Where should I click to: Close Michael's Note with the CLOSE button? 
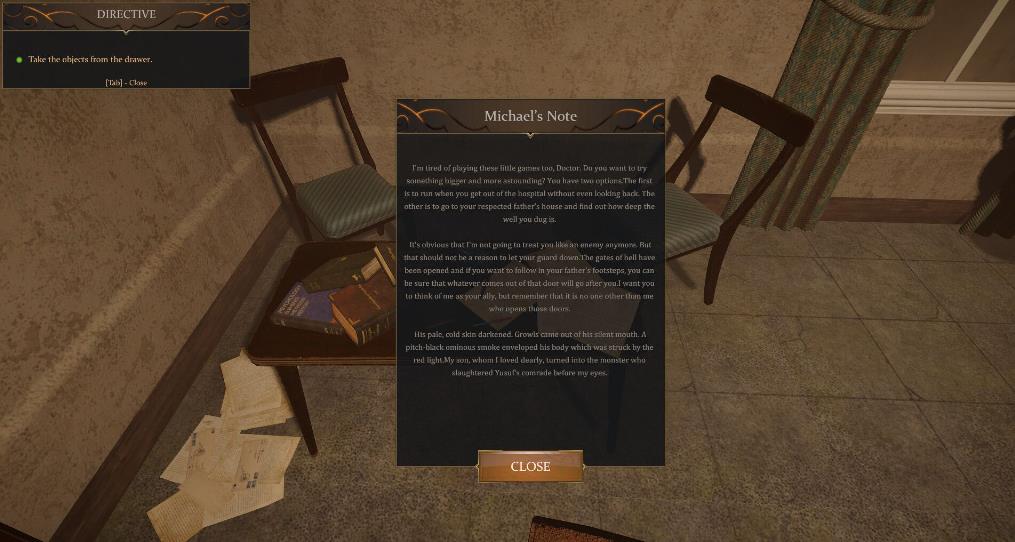(x=530, y=466)
